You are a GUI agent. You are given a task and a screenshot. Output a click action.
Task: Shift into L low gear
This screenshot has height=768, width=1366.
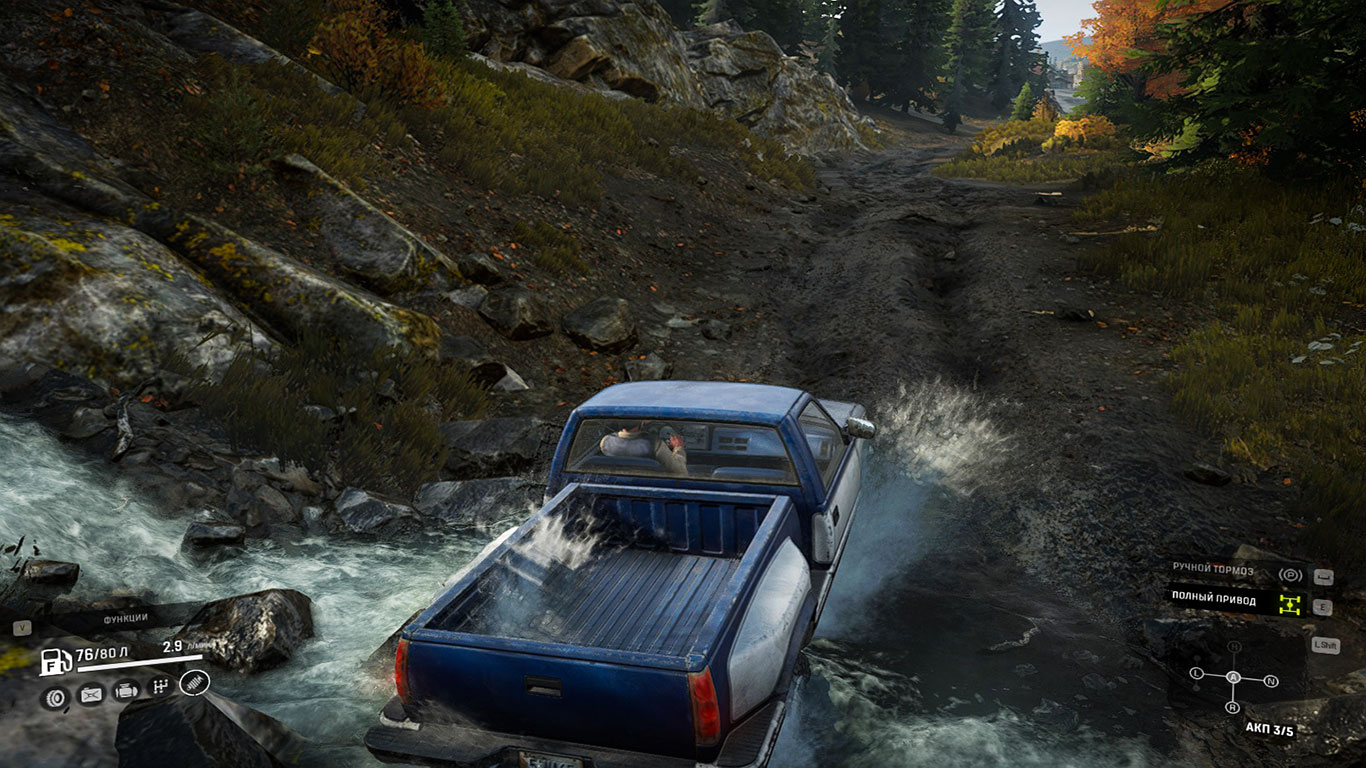[1197, 673]
